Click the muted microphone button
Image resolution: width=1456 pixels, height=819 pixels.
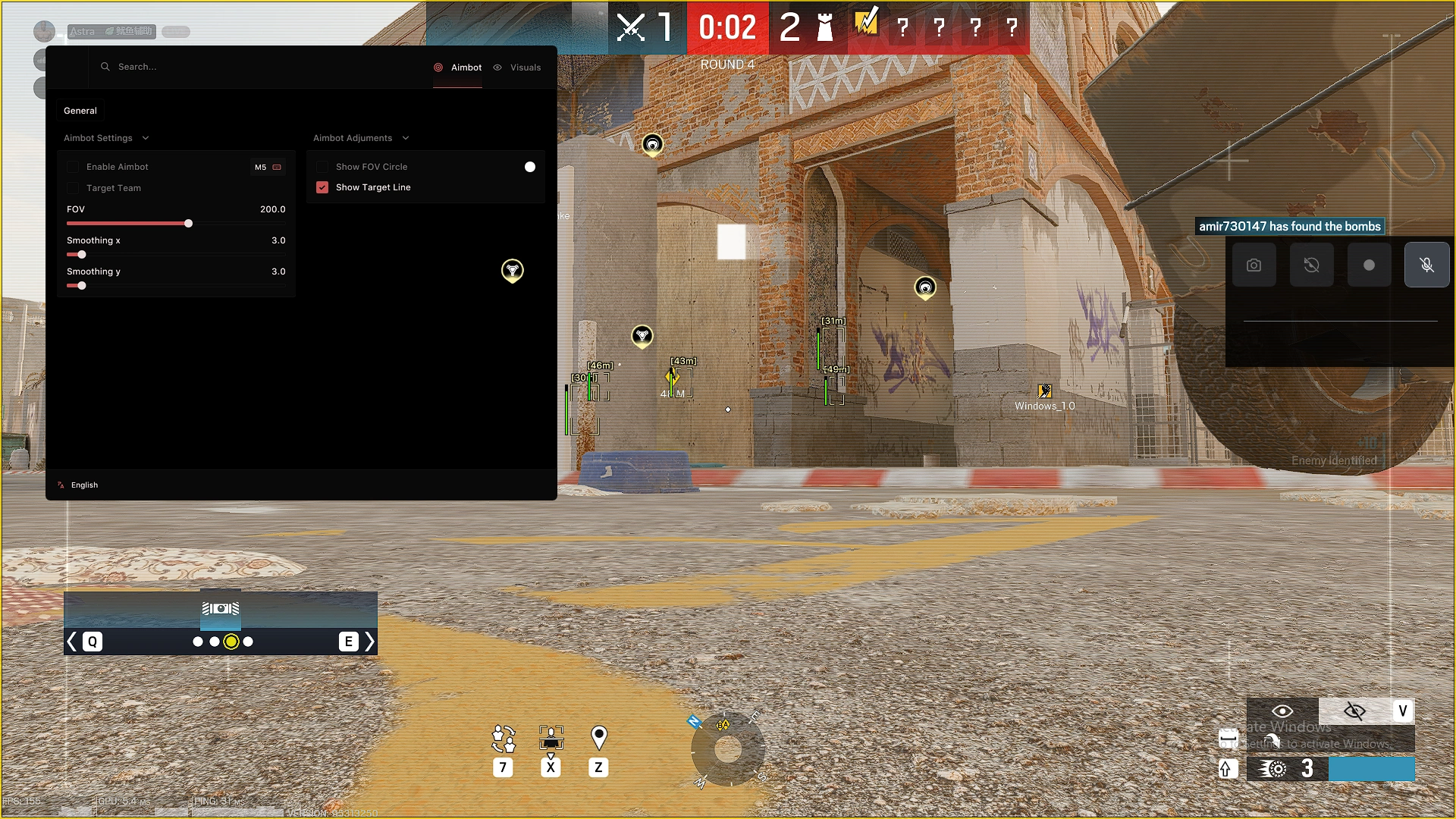tap(1426, 265)
